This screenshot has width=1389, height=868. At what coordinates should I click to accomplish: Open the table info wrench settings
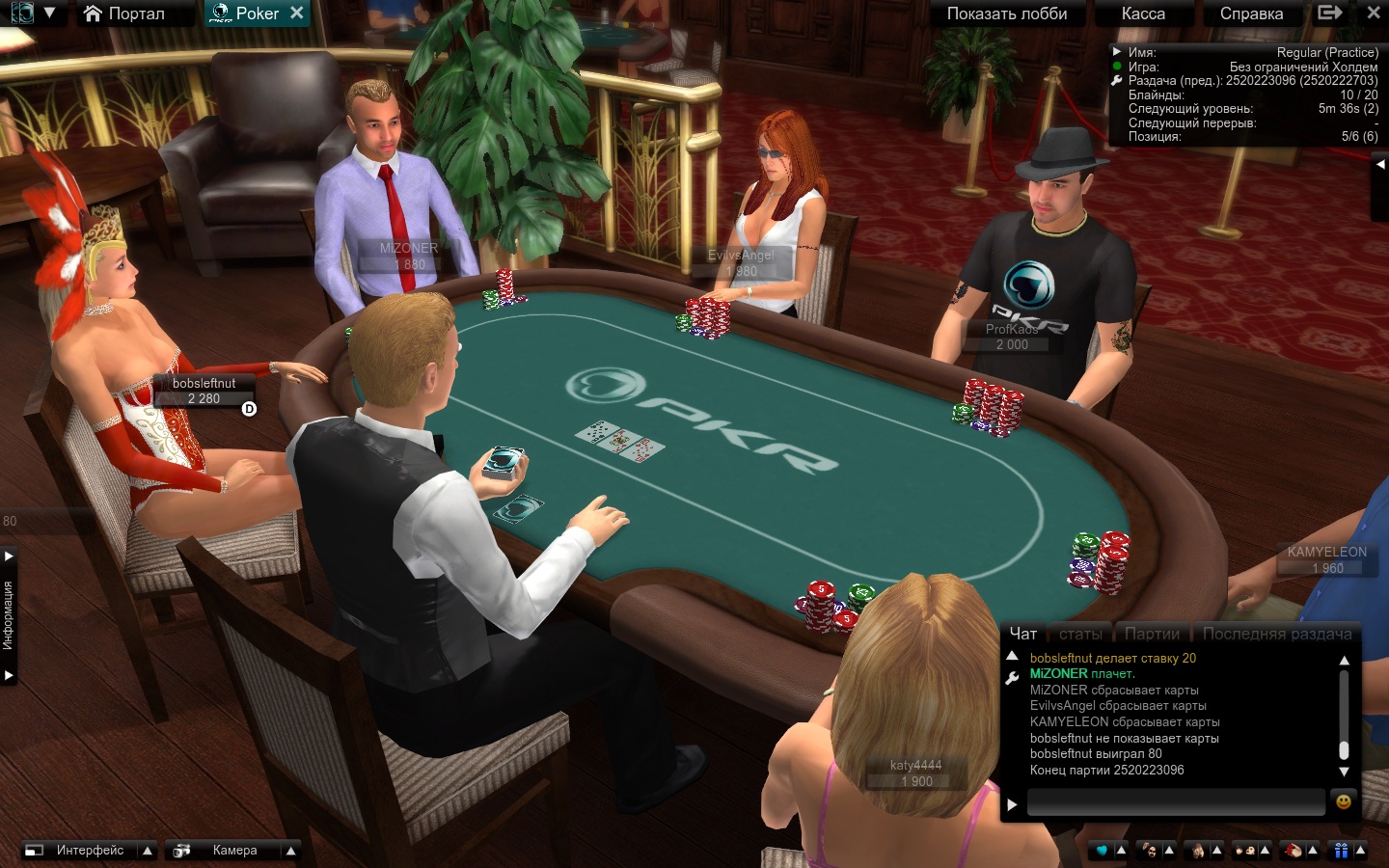pyautogui.click(x=1117, y=81)
